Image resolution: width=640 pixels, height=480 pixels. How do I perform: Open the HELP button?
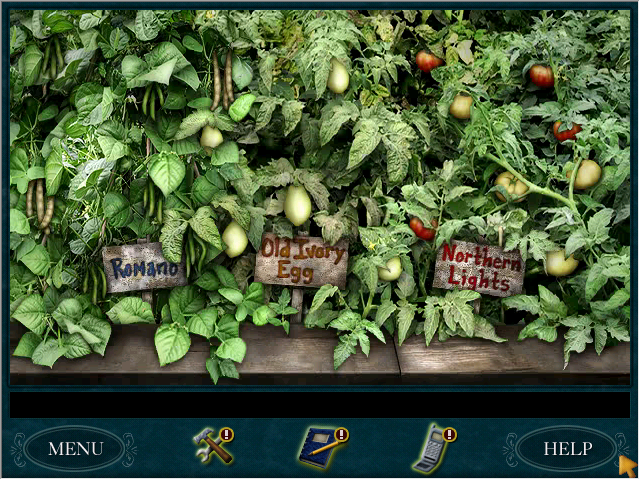[567, 449]
